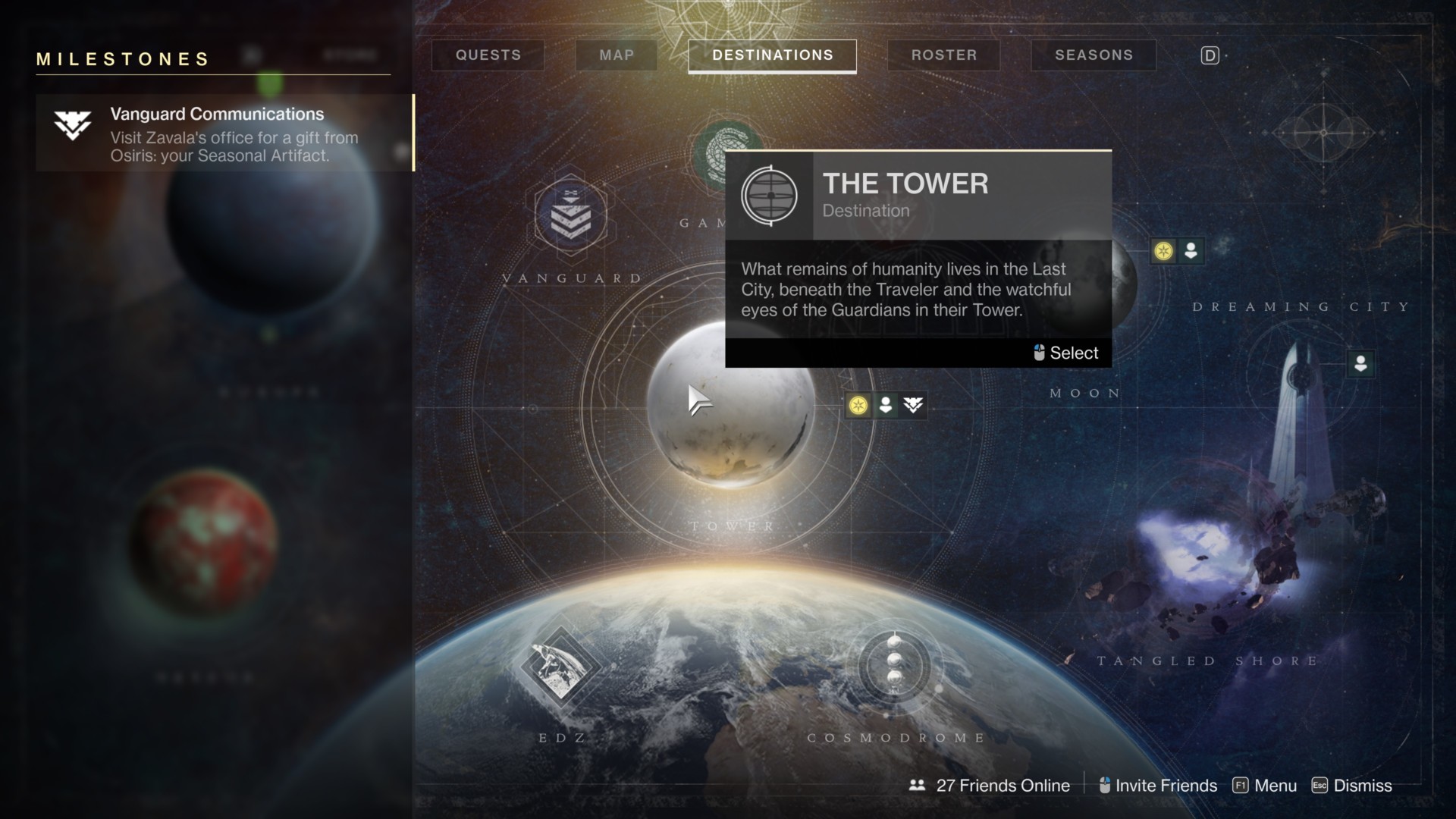Select the Vanguard playlist emblem
This screenshot has height=819, width=1456.
tap(570, 216)
